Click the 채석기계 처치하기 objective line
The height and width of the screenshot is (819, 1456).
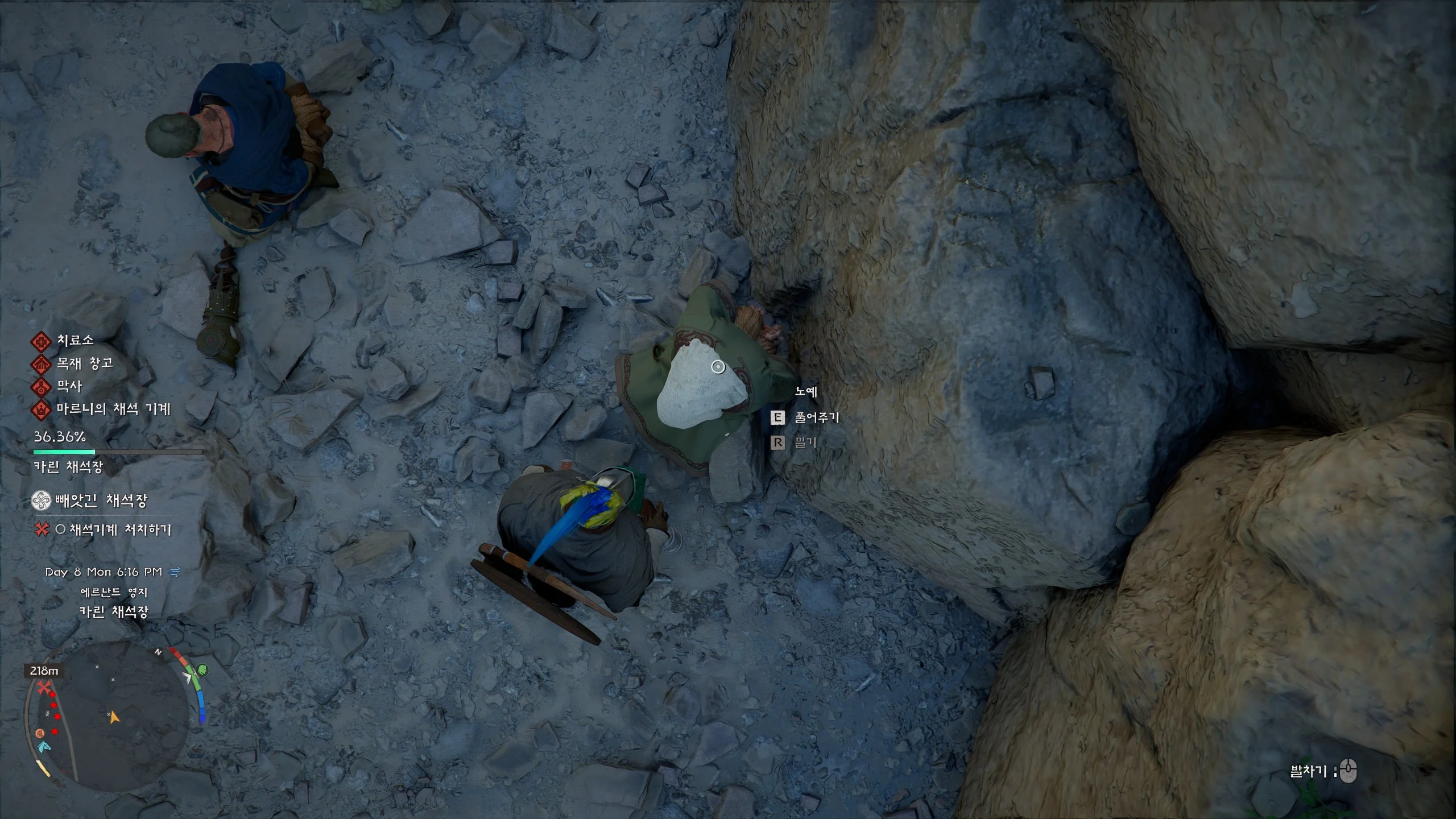[119, 530]
